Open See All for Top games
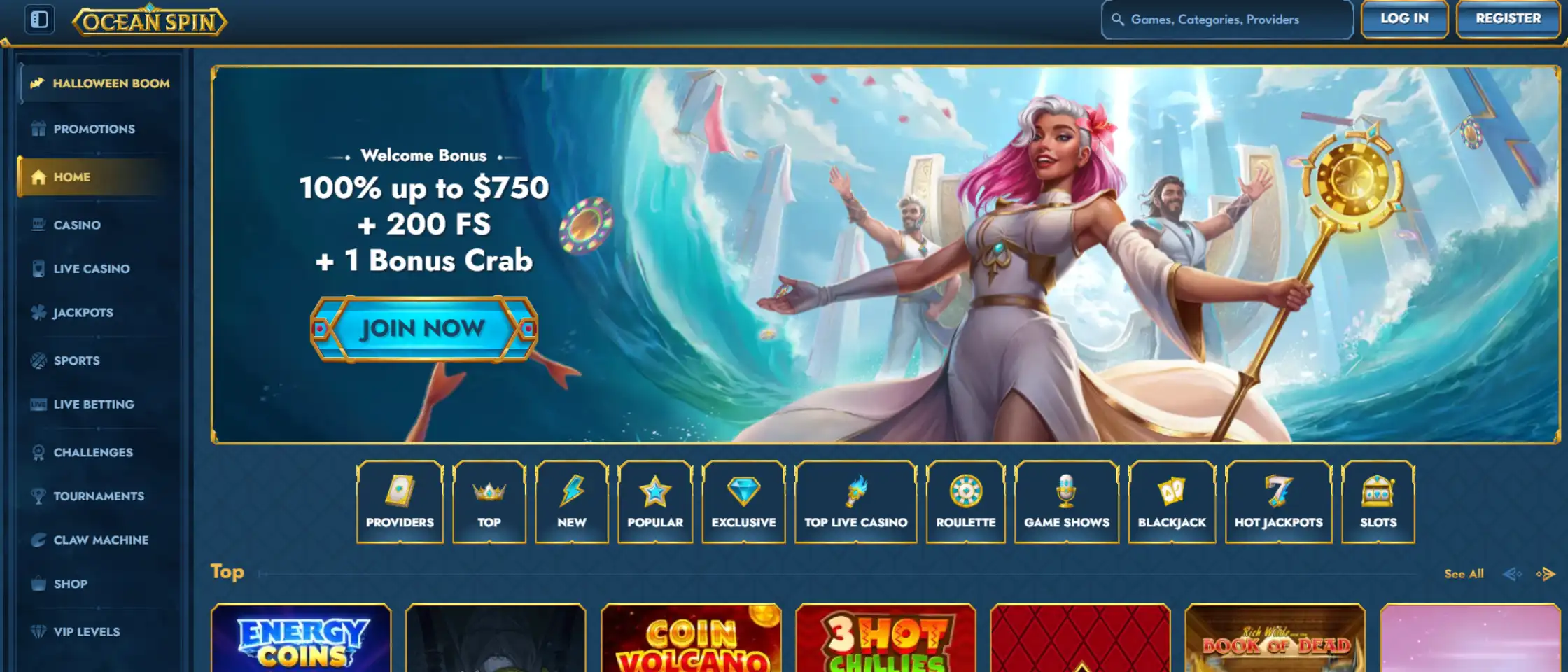The height and width of the screenshot is (672, 1568). 1464,573
